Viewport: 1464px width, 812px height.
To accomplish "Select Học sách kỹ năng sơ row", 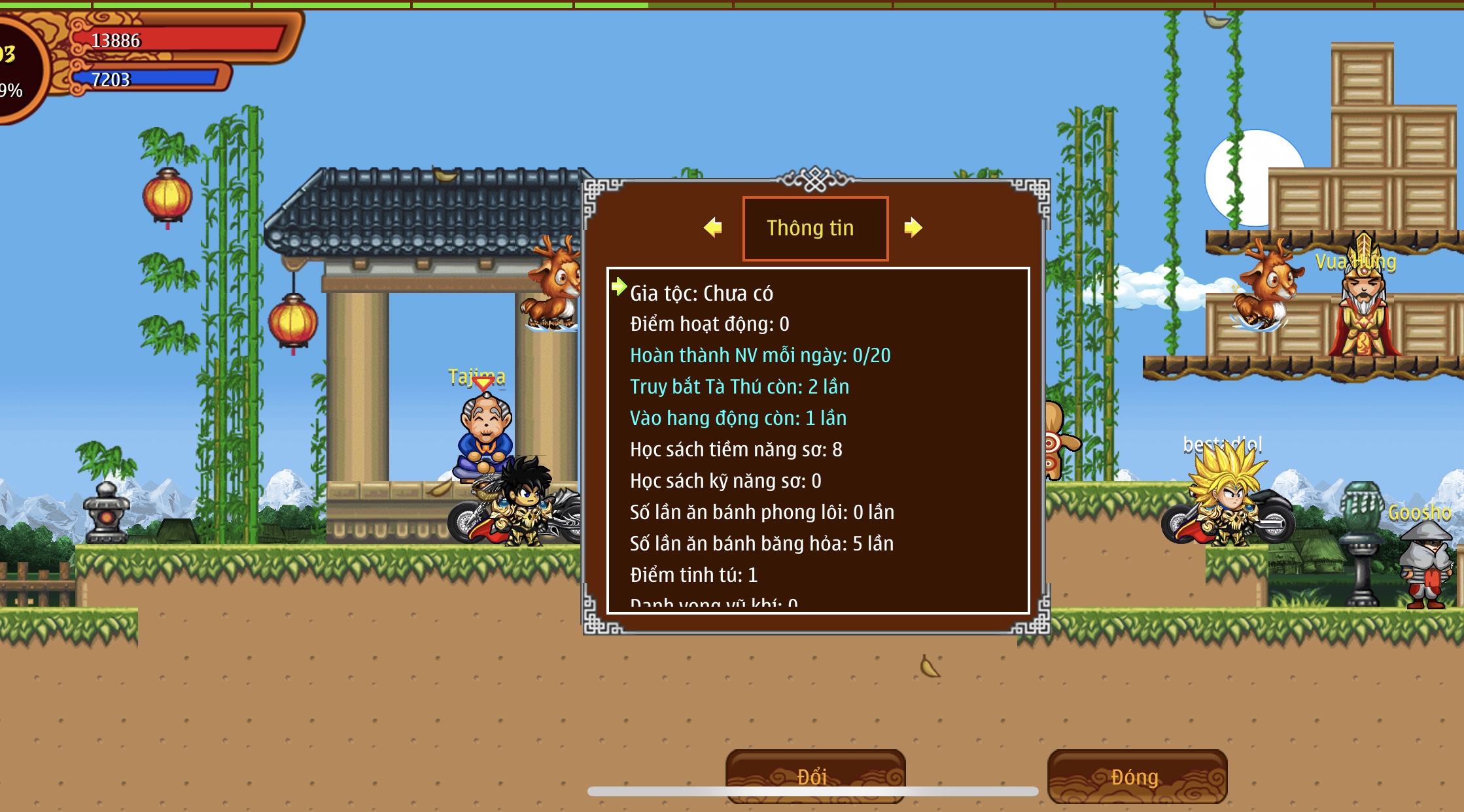I will coord(725,481).
